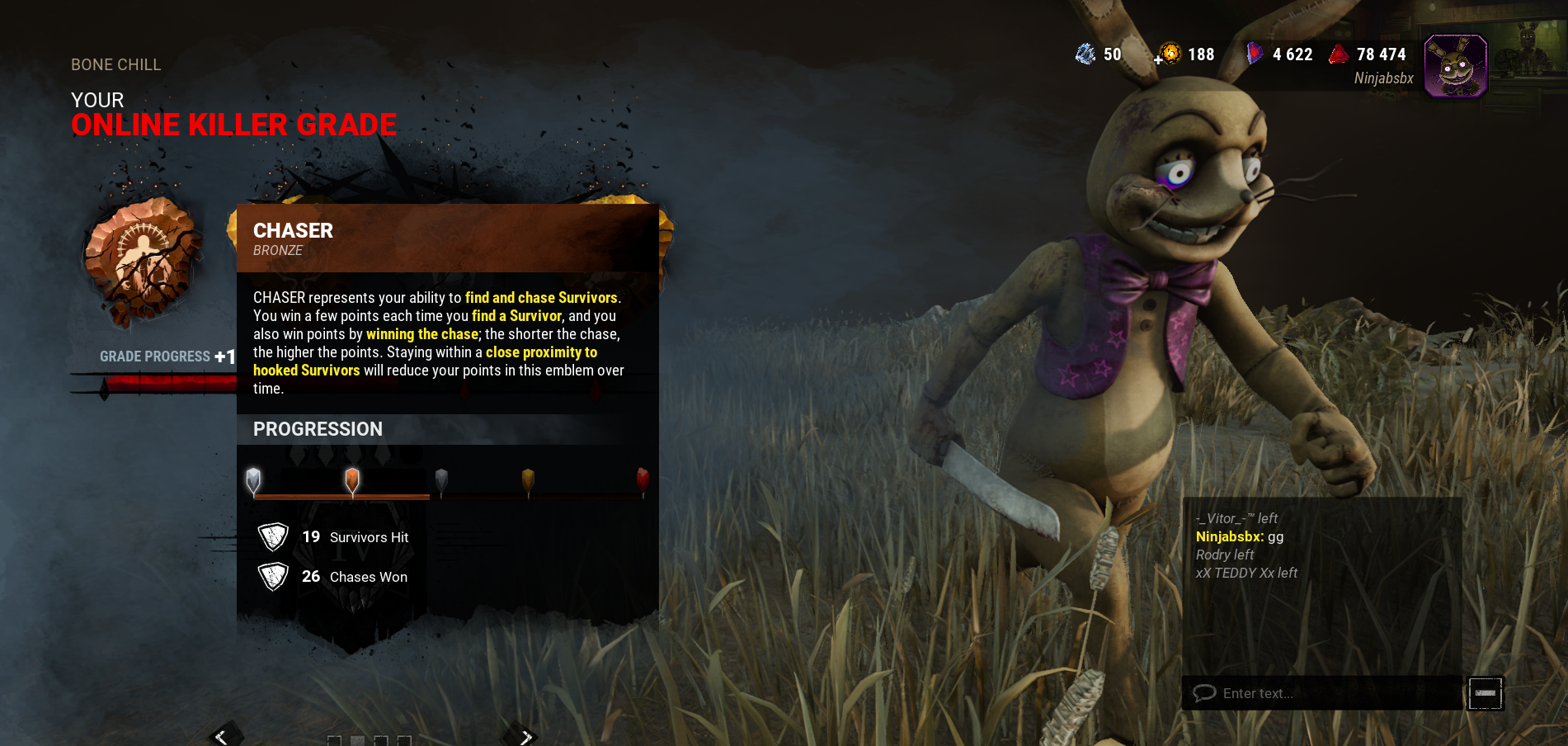Collapse the chat box with minimize button

(x=1485, y=693)
